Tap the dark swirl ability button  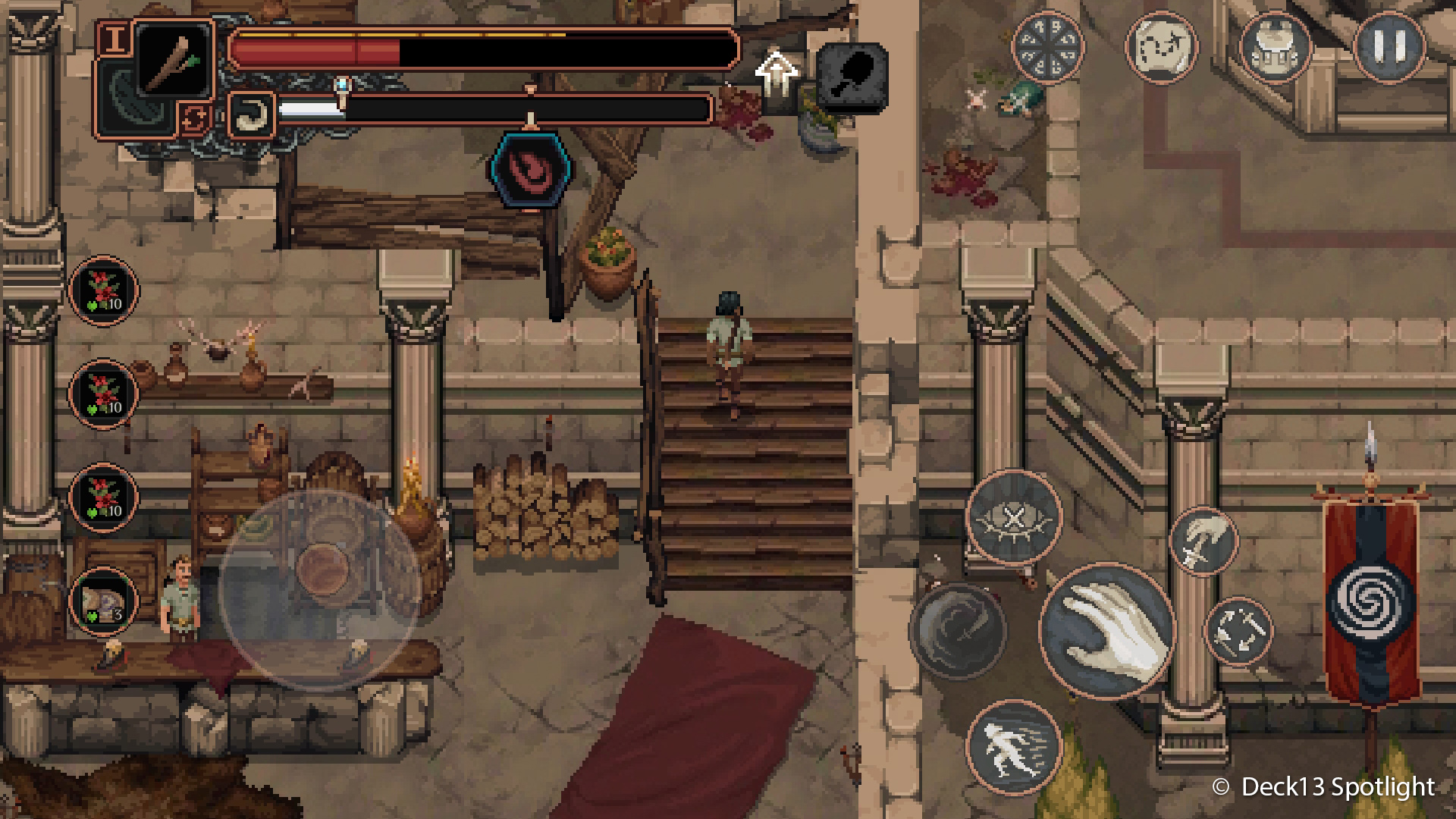click(957, 630)
